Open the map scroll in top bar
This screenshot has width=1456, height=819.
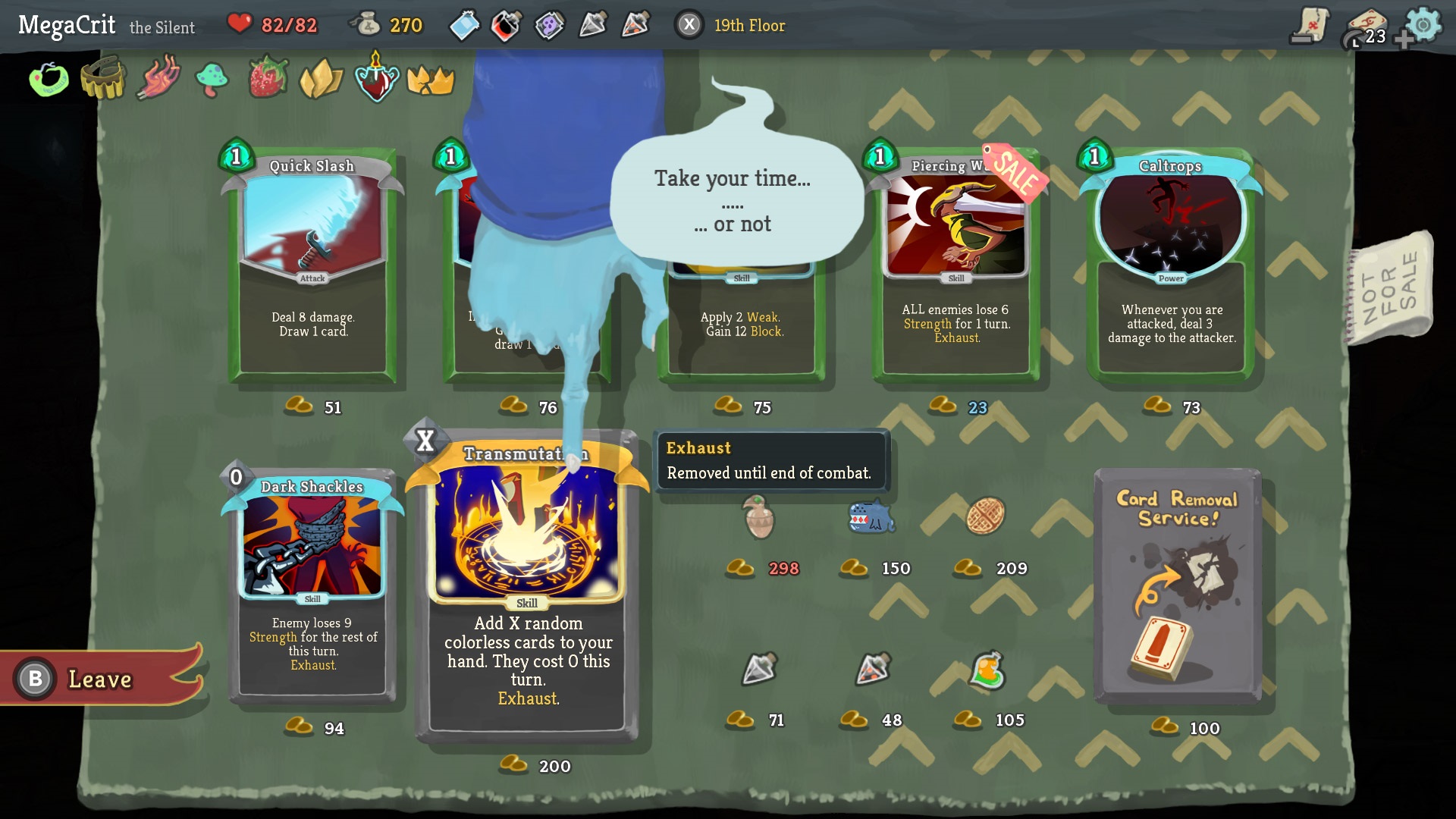[x=1310, y=25]
